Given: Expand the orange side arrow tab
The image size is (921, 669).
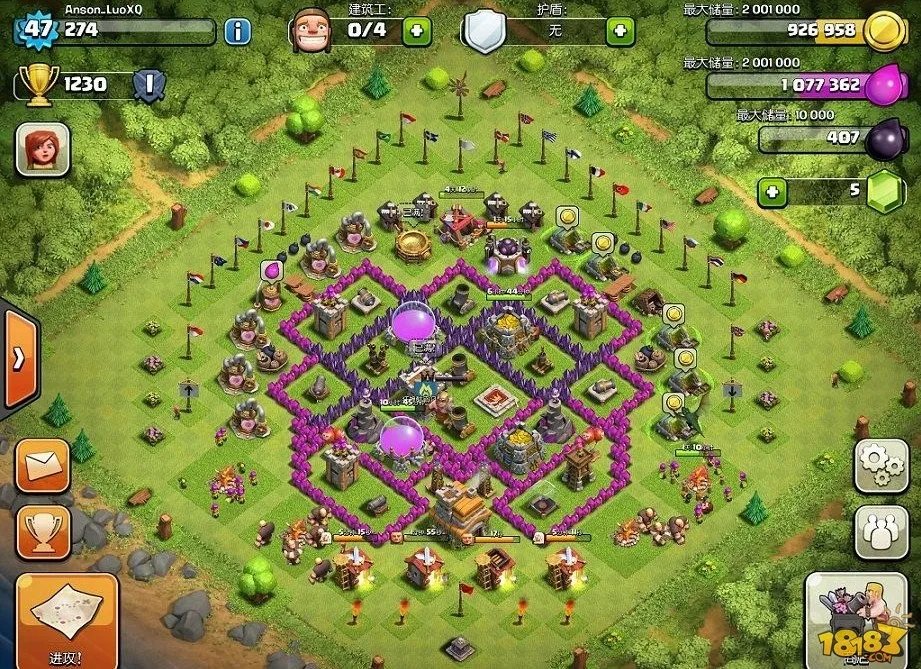Looking at the screenshot, I should pyautogui.click(x=18, y=359).
